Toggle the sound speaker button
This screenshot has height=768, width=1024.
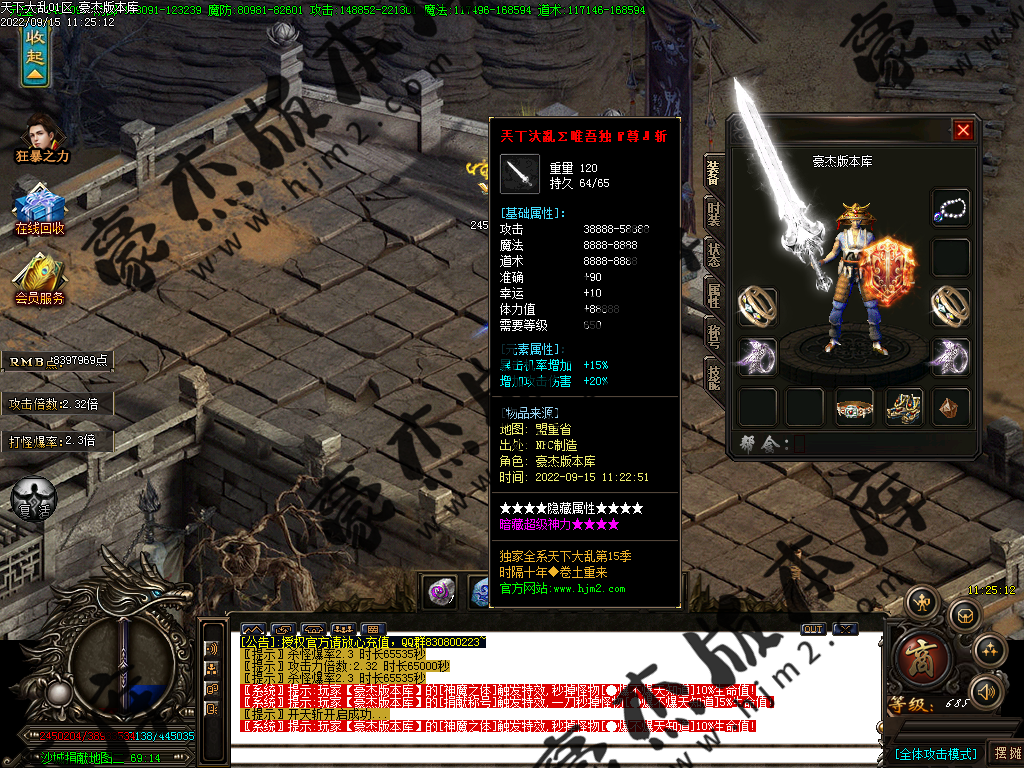(x=987, y=690)
